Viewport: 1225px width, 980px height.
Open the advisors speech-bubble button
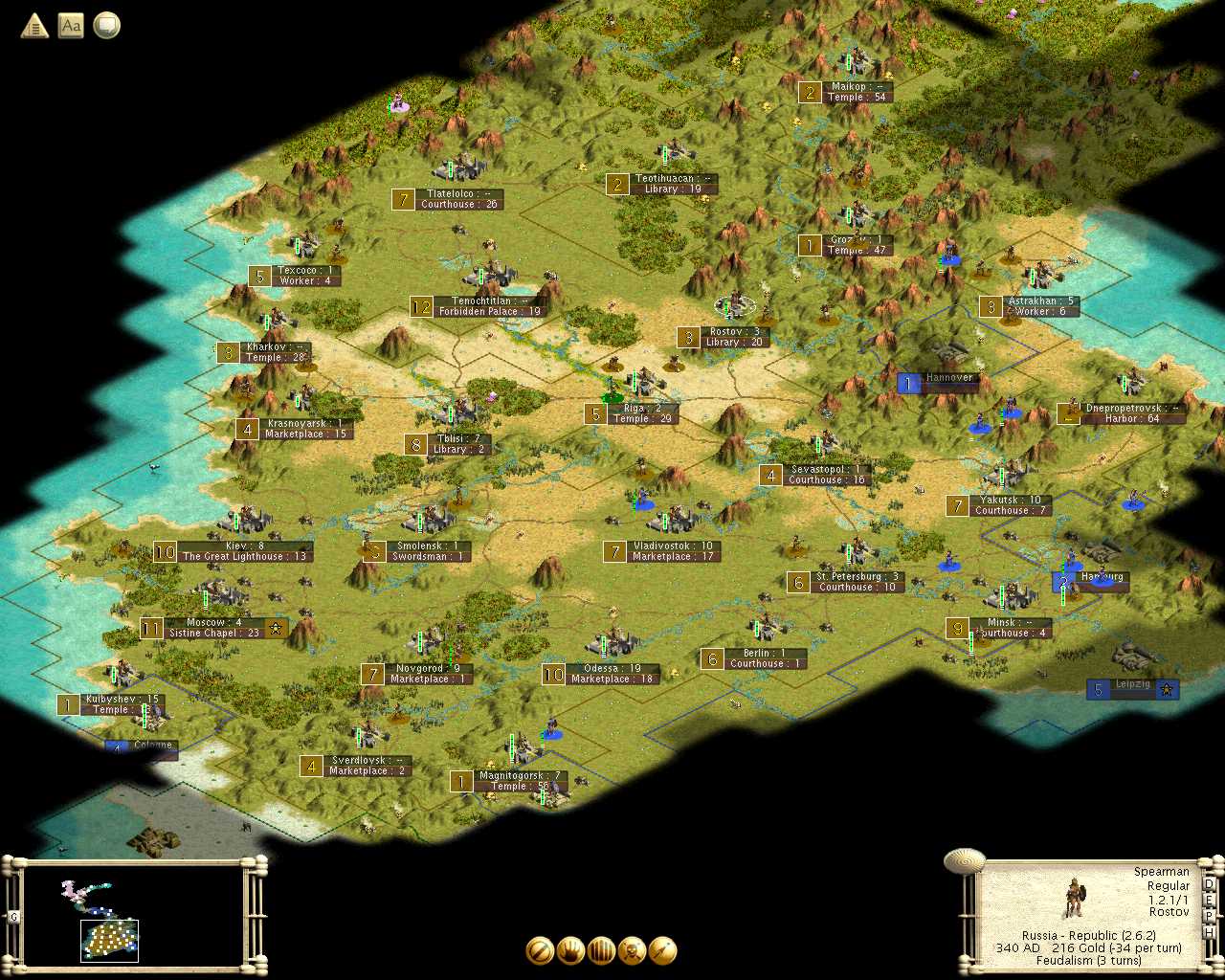point(107,26)
